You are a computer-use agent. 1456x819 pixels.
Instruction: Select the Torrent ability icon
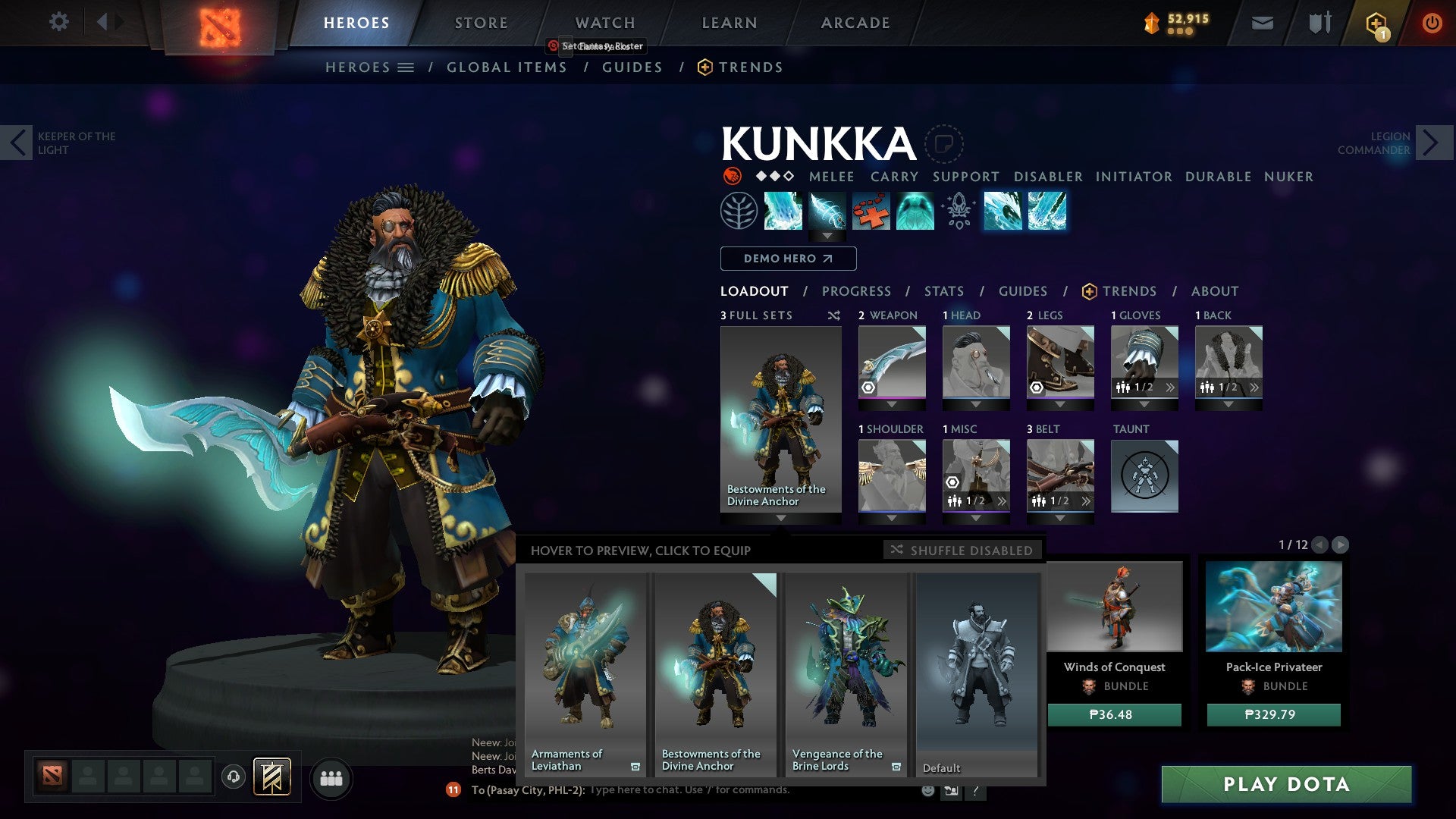pyautogui.click(x=784, y=211)
